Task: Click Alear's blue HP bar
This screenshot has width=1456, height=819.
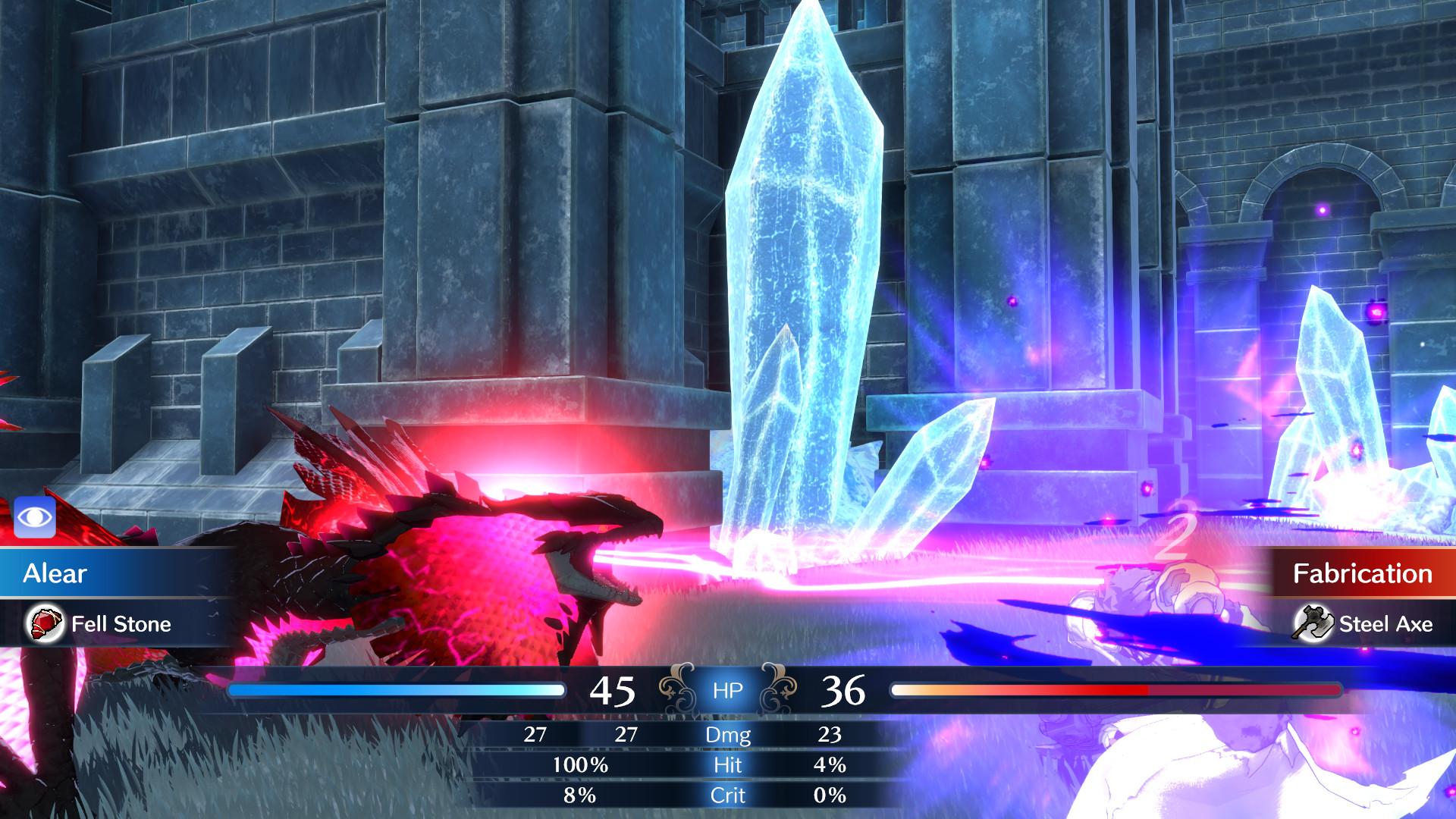Action: point(394,689)
